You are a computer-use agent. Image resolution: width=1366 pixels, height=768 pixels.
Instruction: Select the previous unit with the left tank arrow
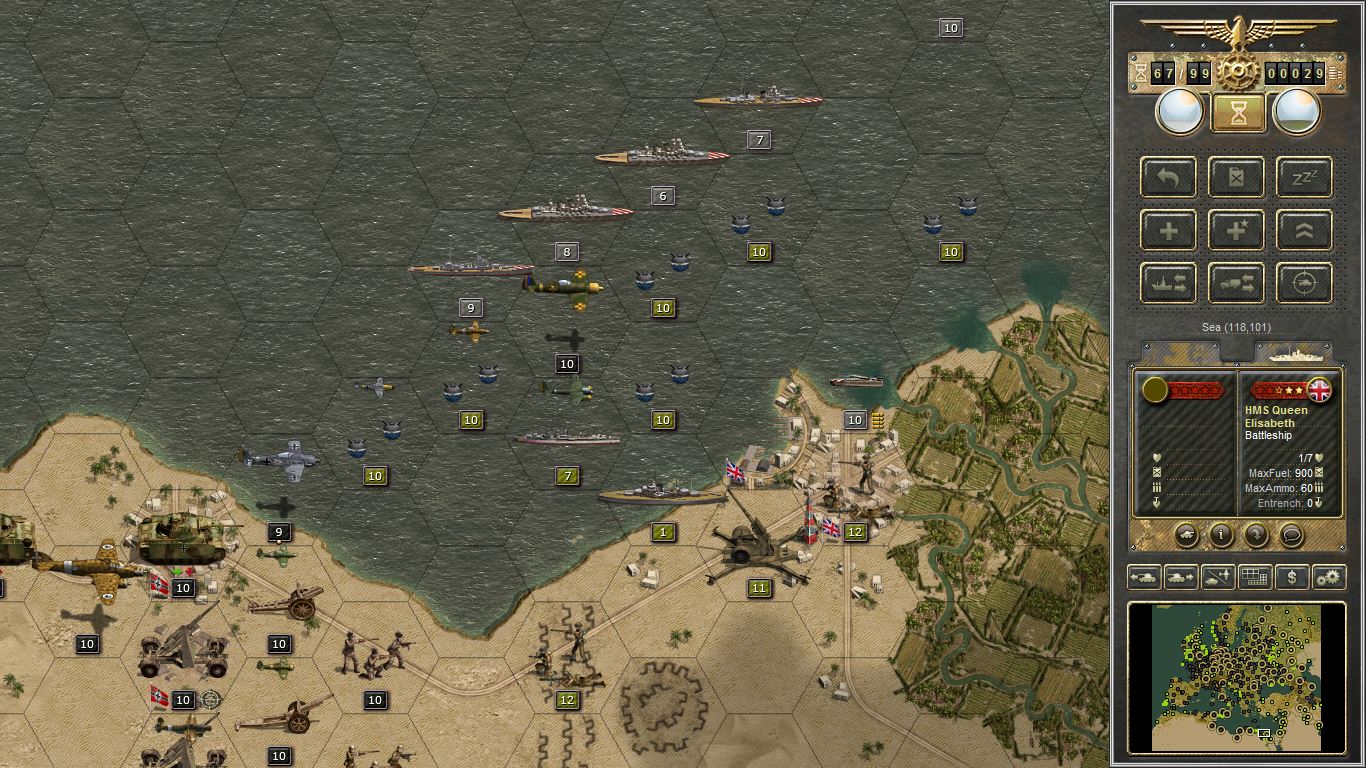[x=1144, y=577]
